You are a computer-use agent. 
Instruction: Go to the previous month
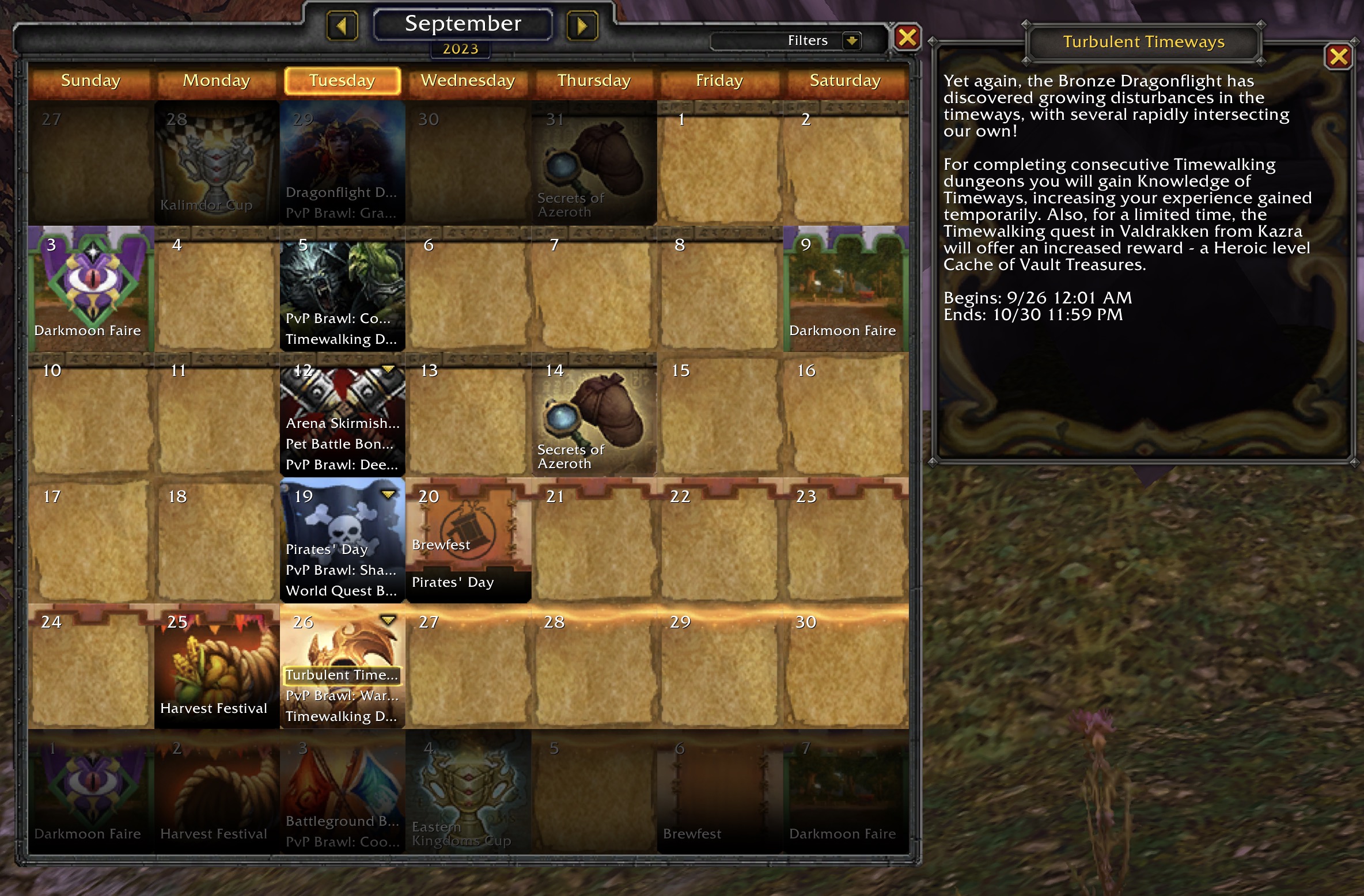[342, 26]
